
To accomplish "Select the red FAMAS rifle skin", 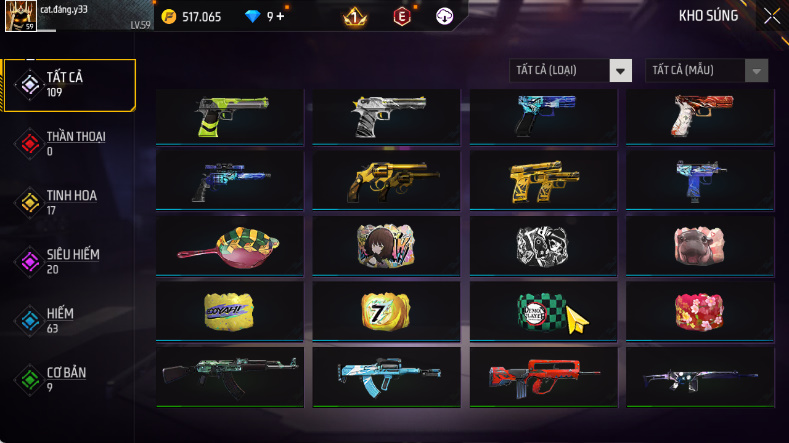I will (543, 376).
